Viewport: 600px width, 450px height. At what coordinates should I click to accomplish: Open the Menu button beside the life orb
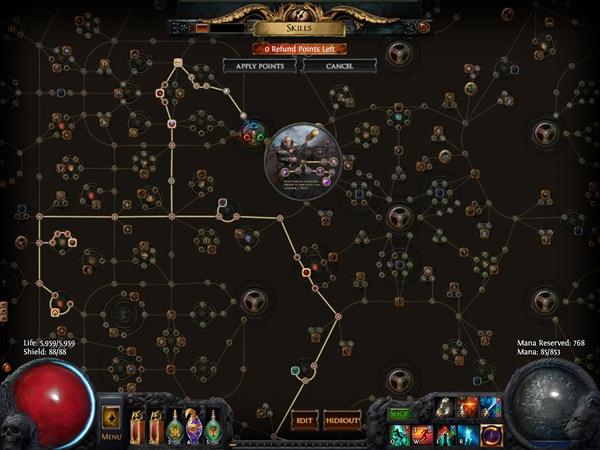click(x=111, y=421)
